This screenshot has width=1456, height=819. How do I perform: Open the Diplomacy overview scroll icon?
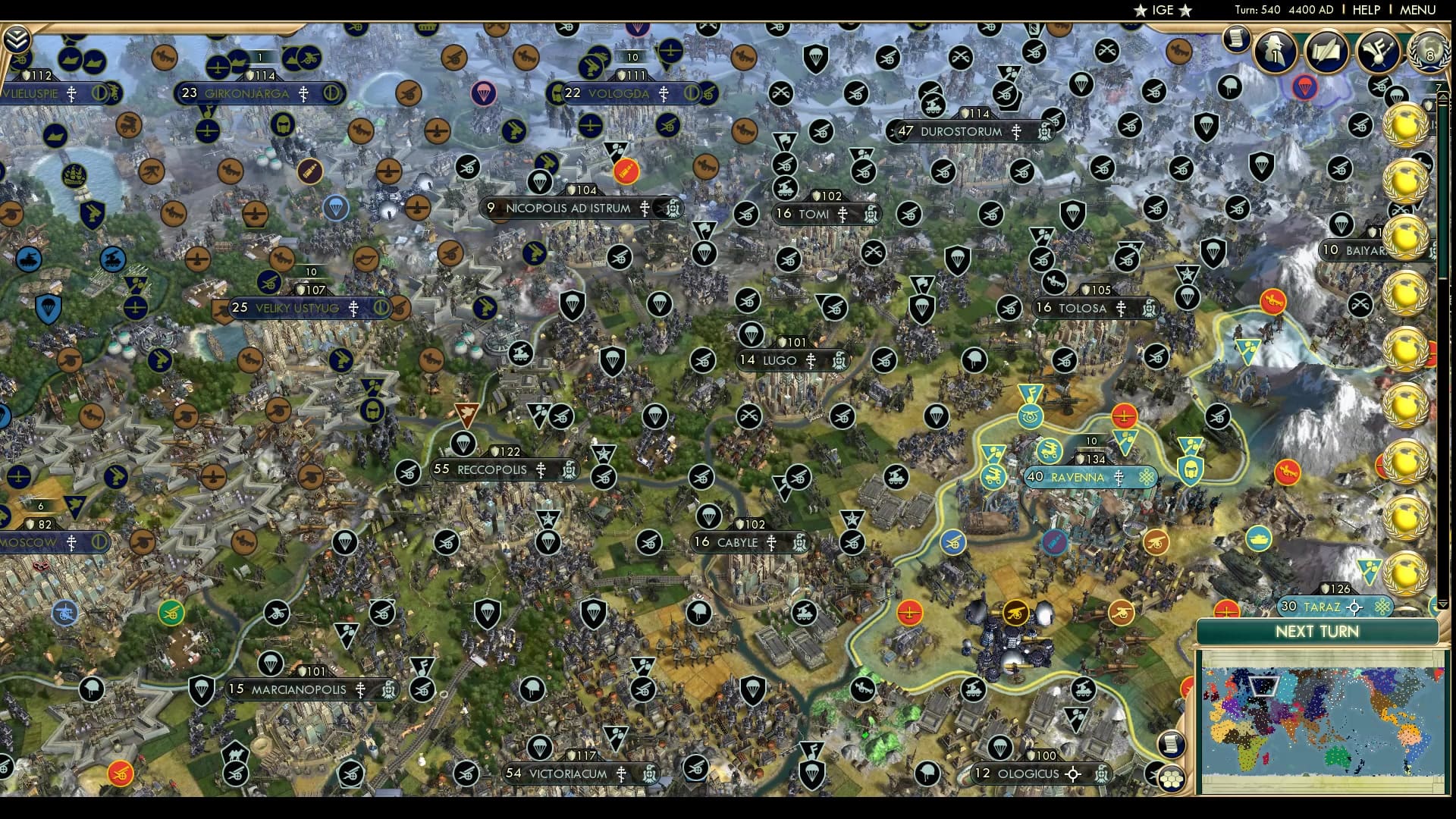[1326, 53]
